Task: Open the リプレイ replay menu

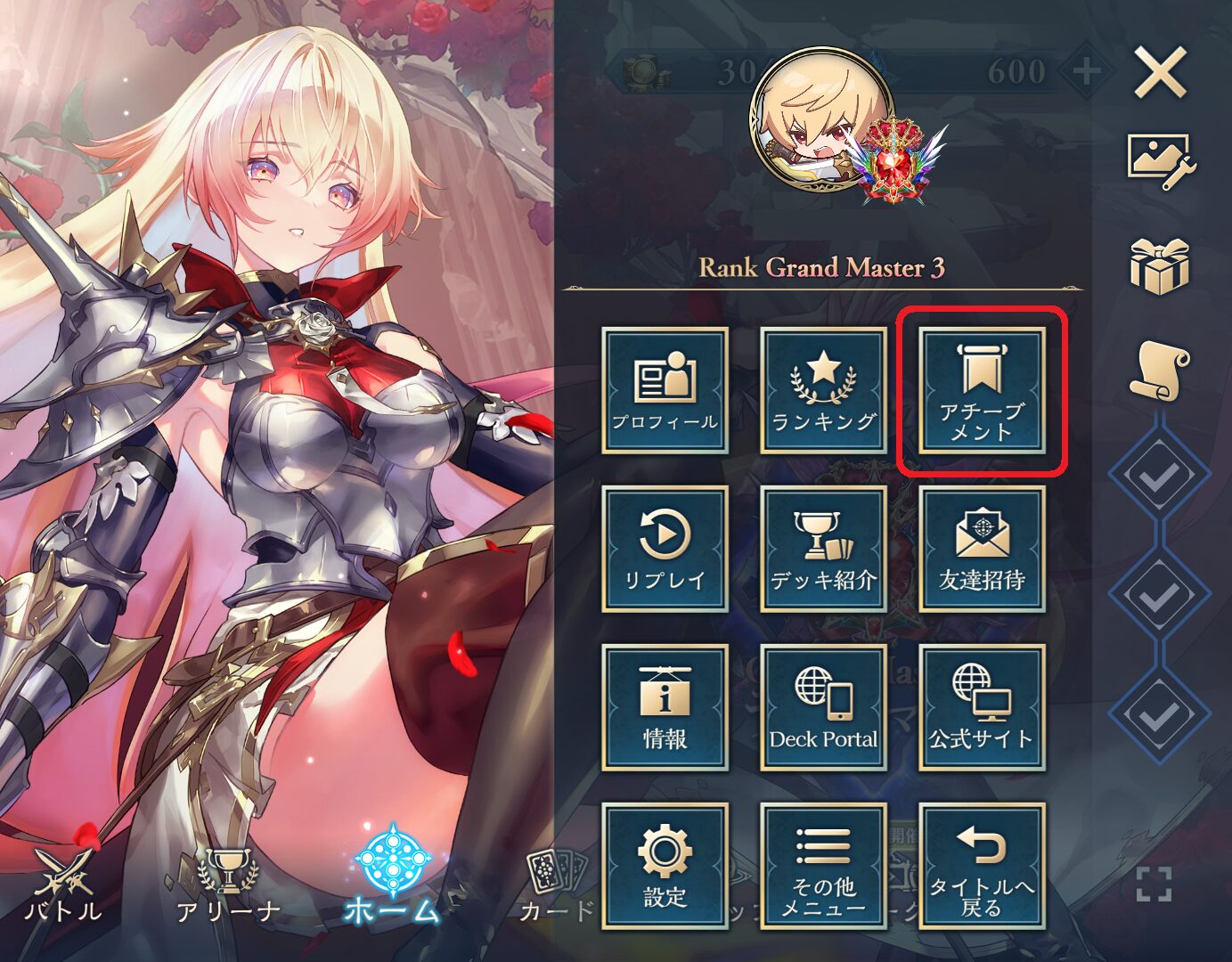Action: [x=665, y=549]
